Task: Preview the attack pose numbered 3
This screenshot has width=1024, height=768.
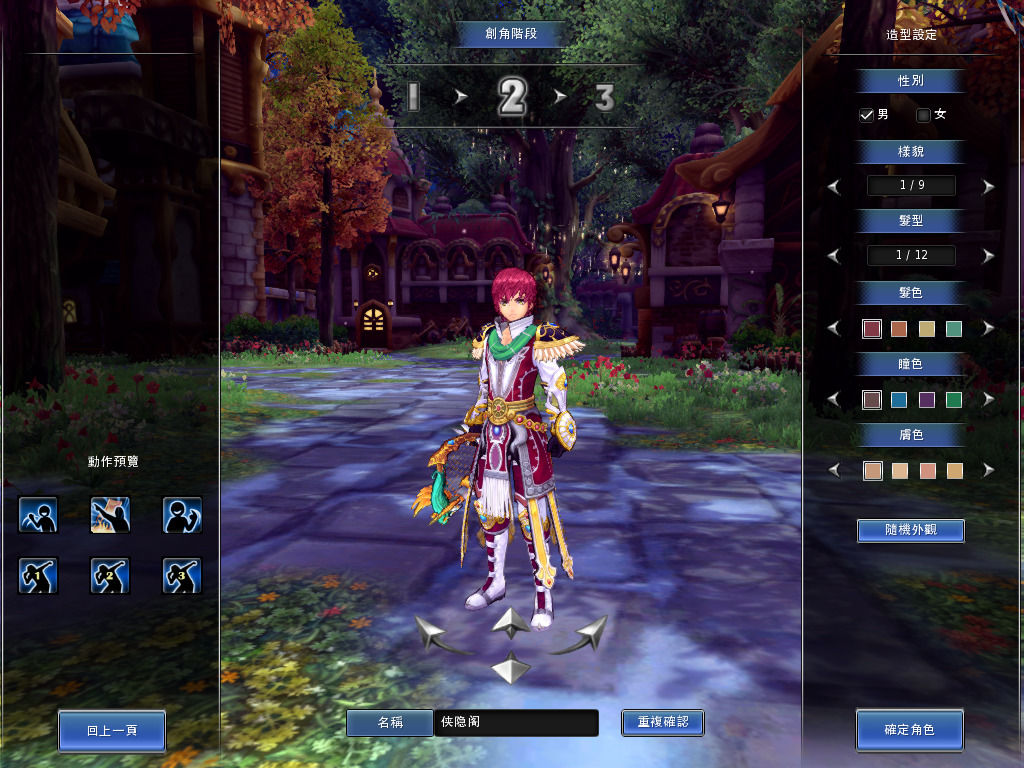Action: click(182, 575)
